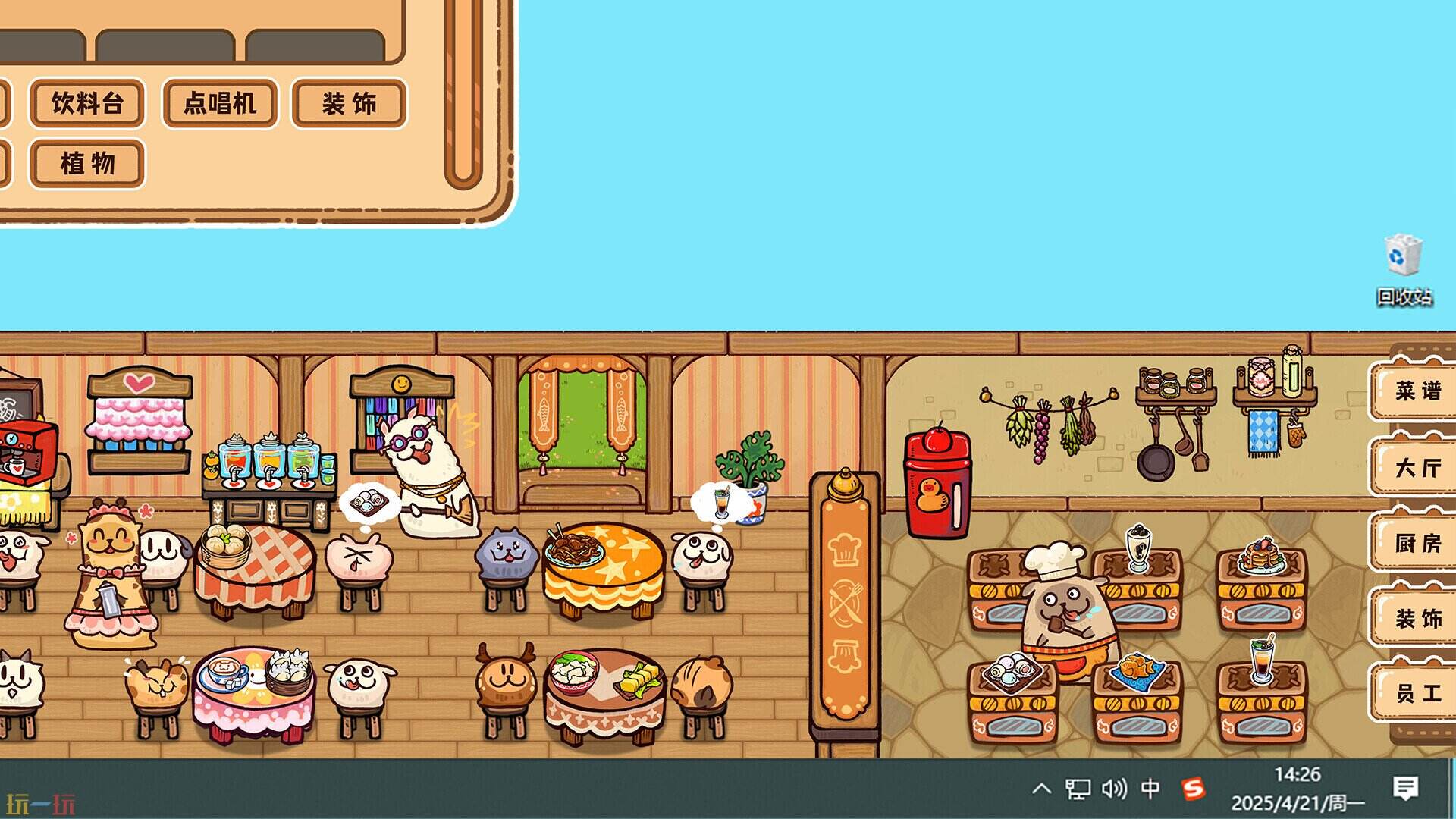Image resolution: width=1456 pixels, height=819 pixels.
Task: Select the 饮料台 category button
Action: (87, 103)
